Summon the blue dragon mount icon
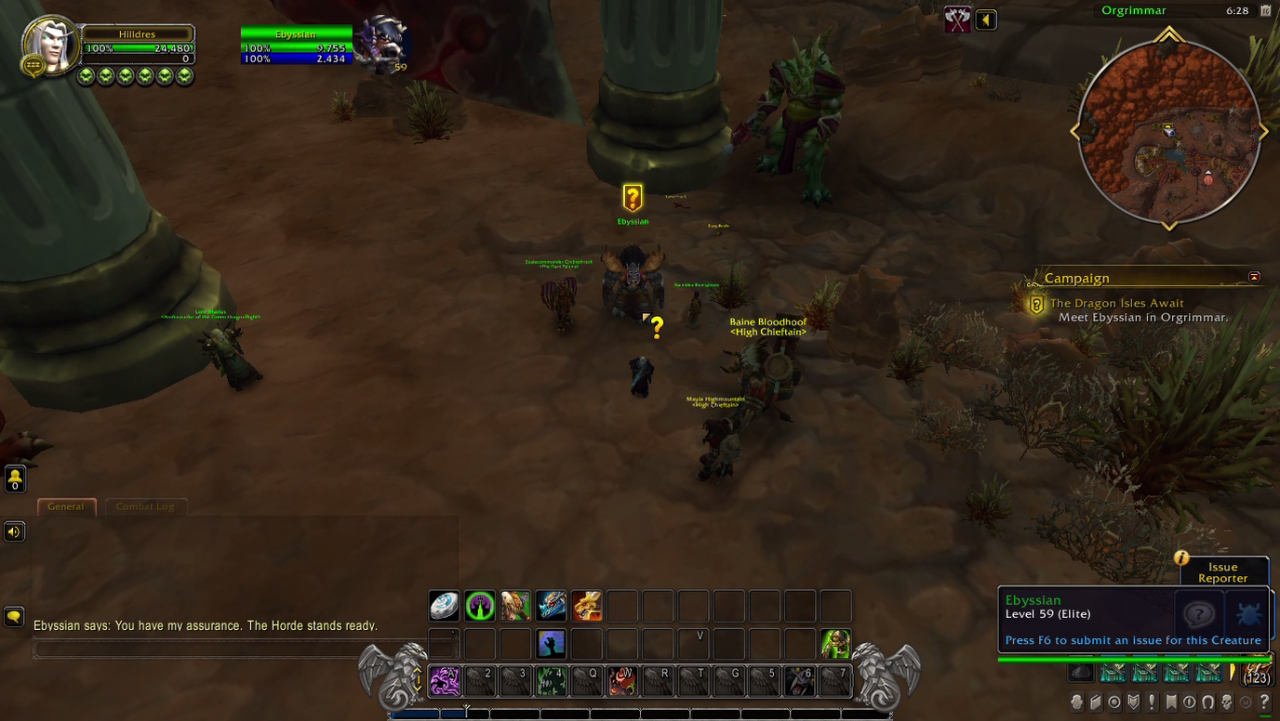The height and width of the screenshot is (721, 1280). tap(551, 606)
